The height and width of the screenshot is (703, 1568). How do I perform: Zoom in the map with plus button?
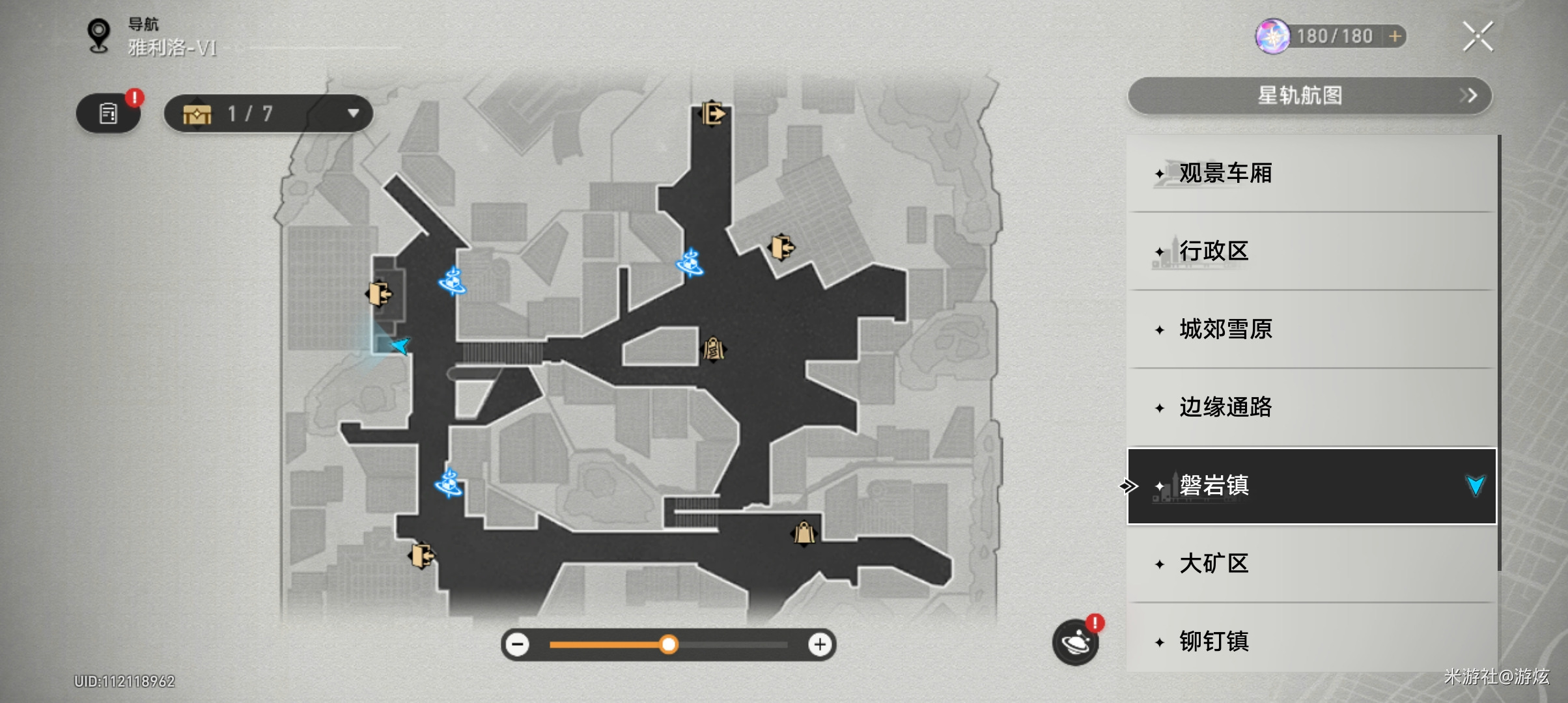(x=820, y=644)
